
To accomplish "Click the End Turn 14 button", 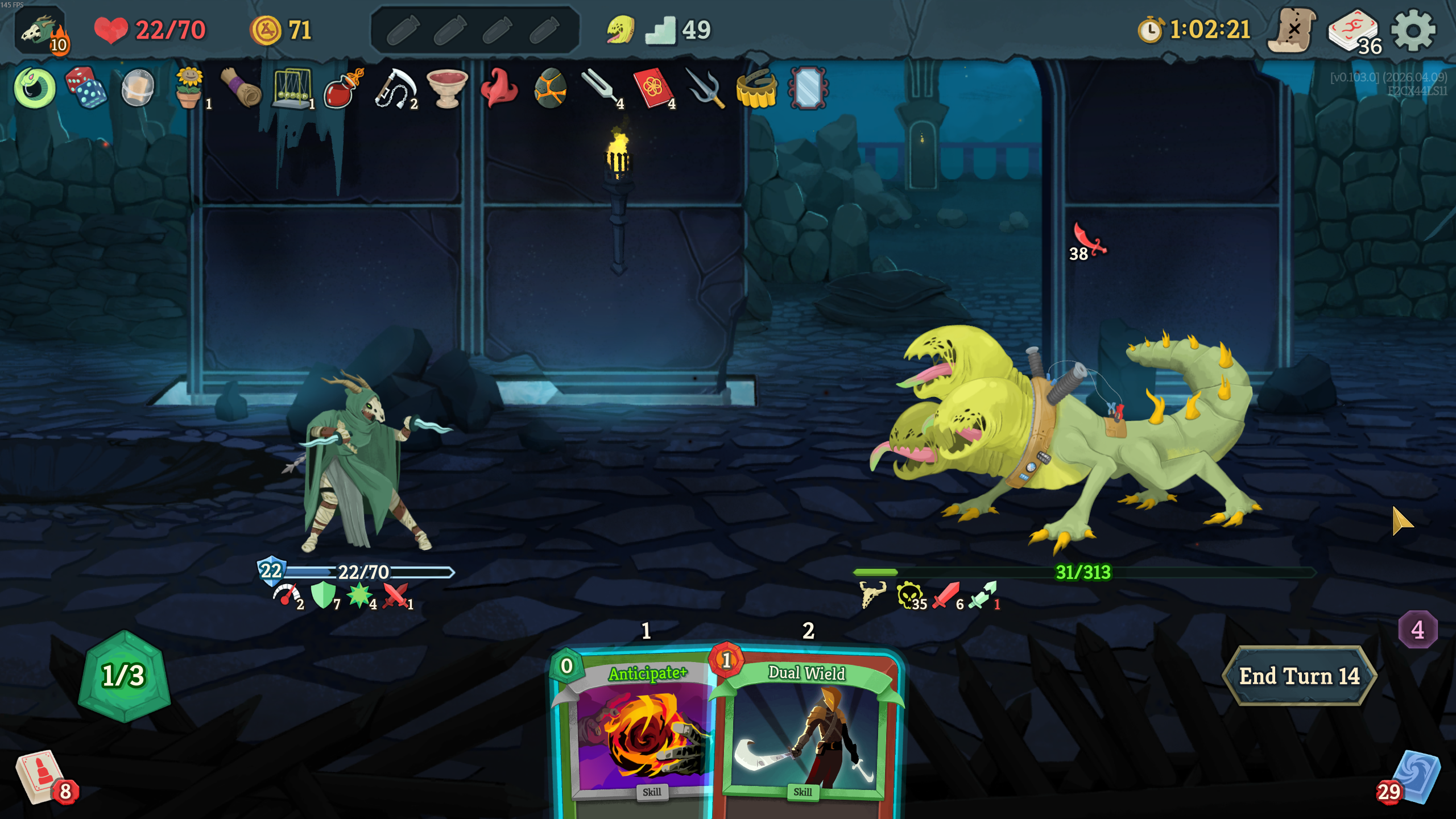I will click(1299, 676).
